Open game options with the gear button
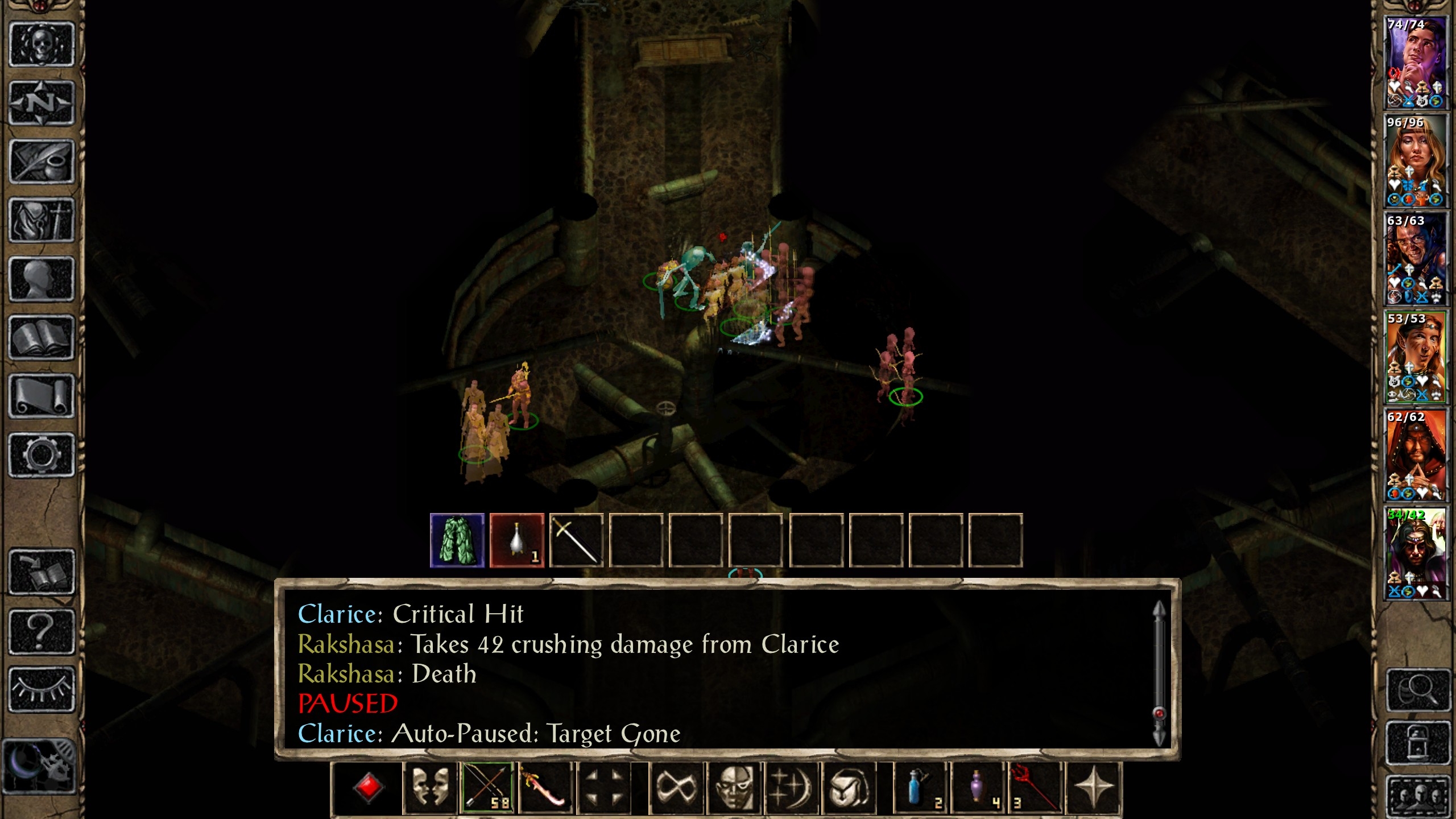This screenshot has height=819, width=1456. [x=42, y=455]
